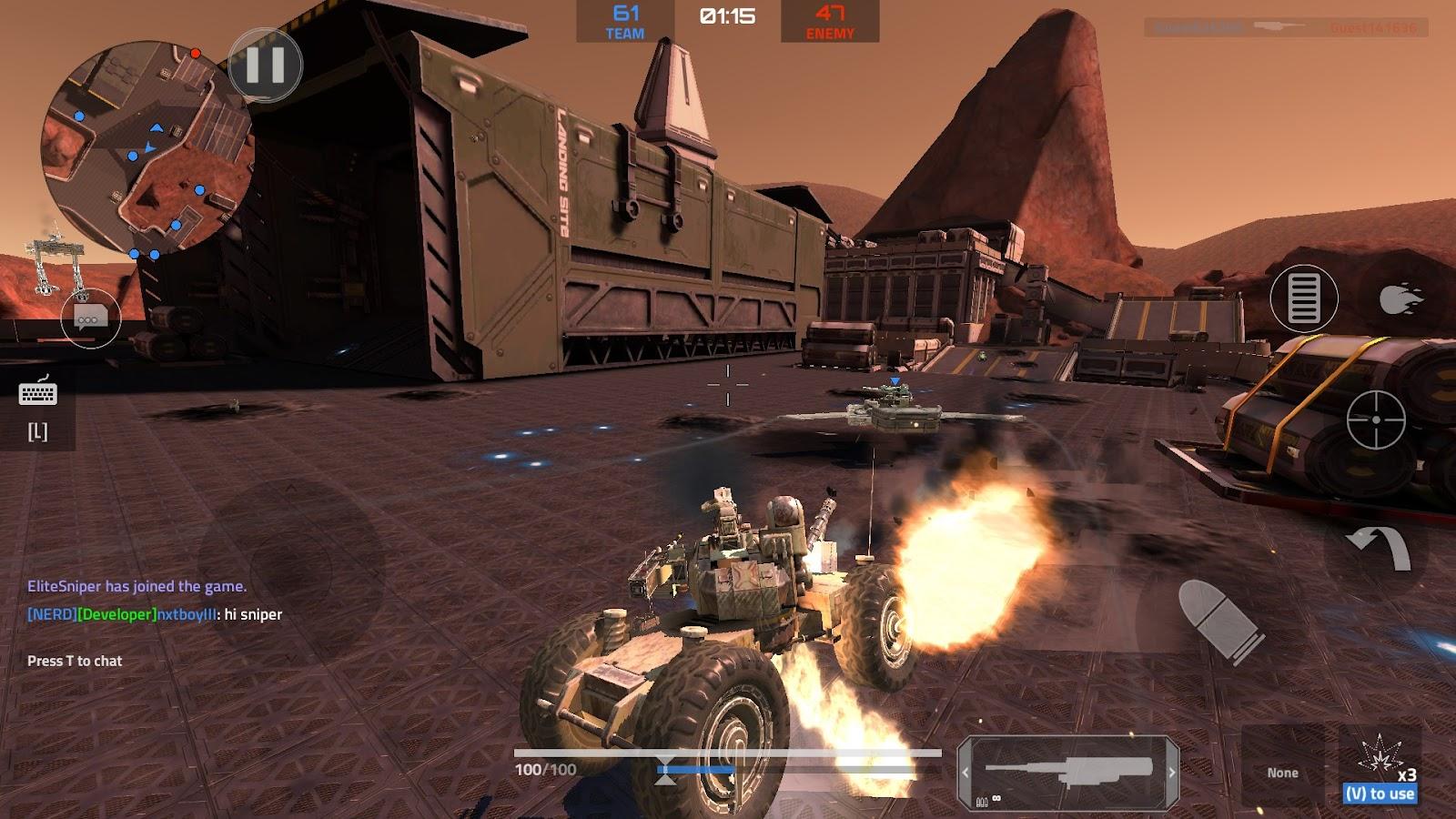
Task: Select the empty 'None' item slot
Action: (1282, 772)
